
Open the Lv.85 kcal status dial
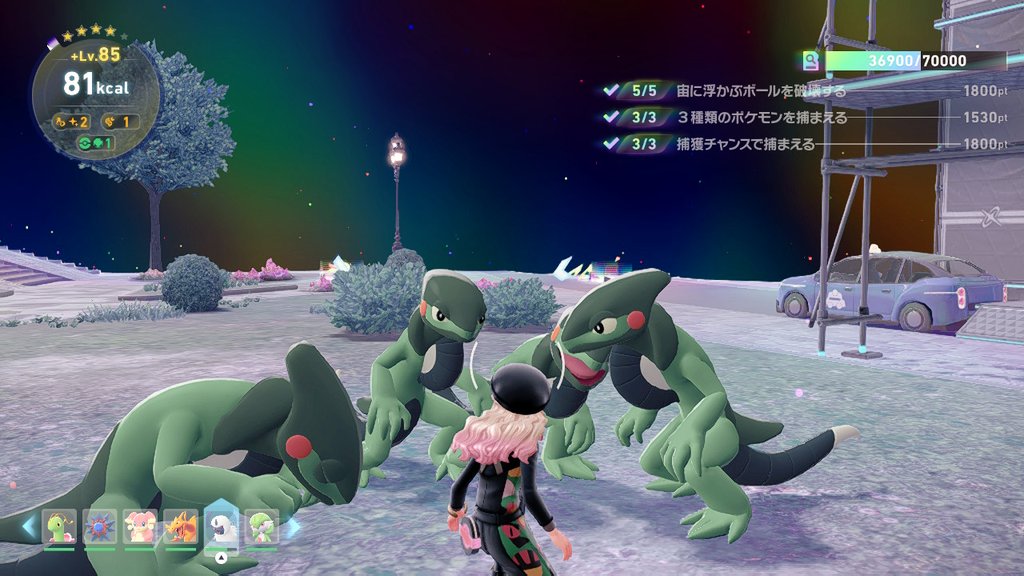pos(96,95)
